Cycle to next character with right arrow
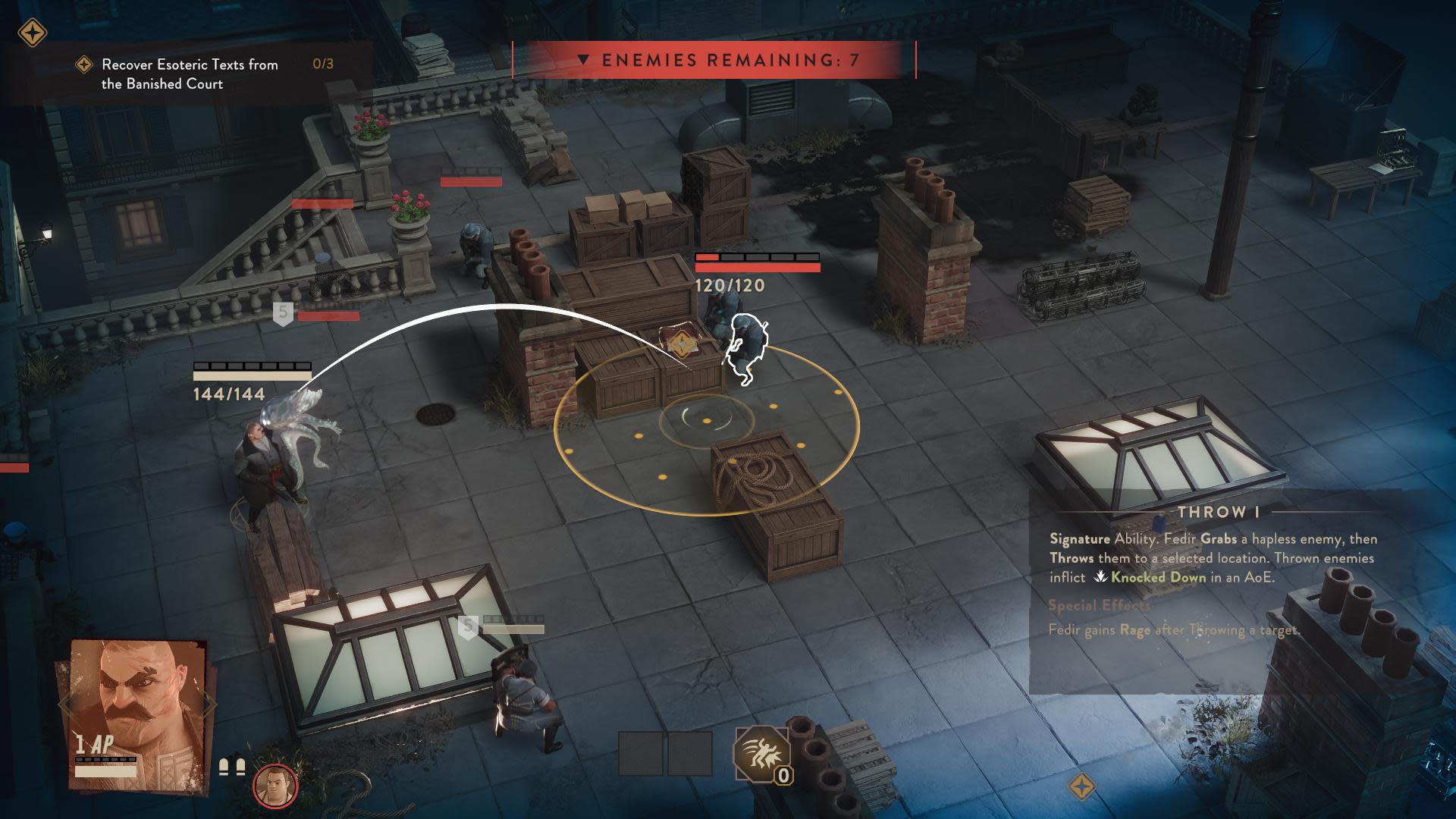This screenshot has height=819, width=1456. pyautogui.click(x=209, y=705)
